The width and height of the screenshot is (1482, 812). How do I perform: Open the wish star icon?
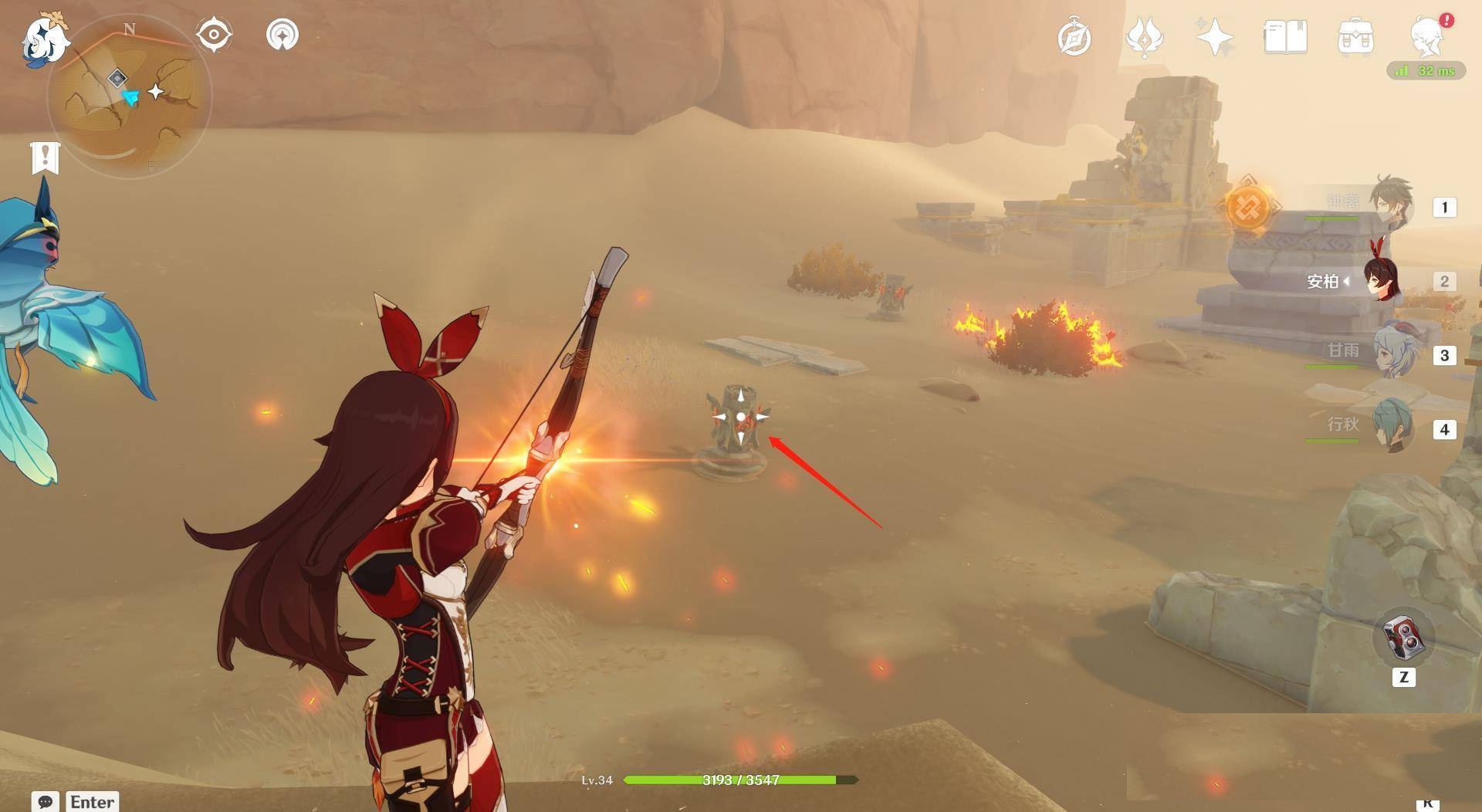coord(1214,37)
